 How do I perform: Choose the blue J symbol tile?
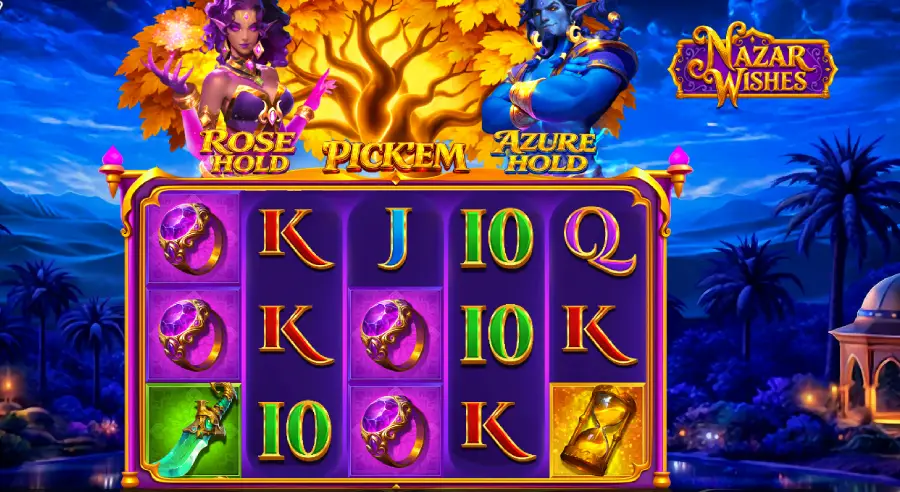395,240
